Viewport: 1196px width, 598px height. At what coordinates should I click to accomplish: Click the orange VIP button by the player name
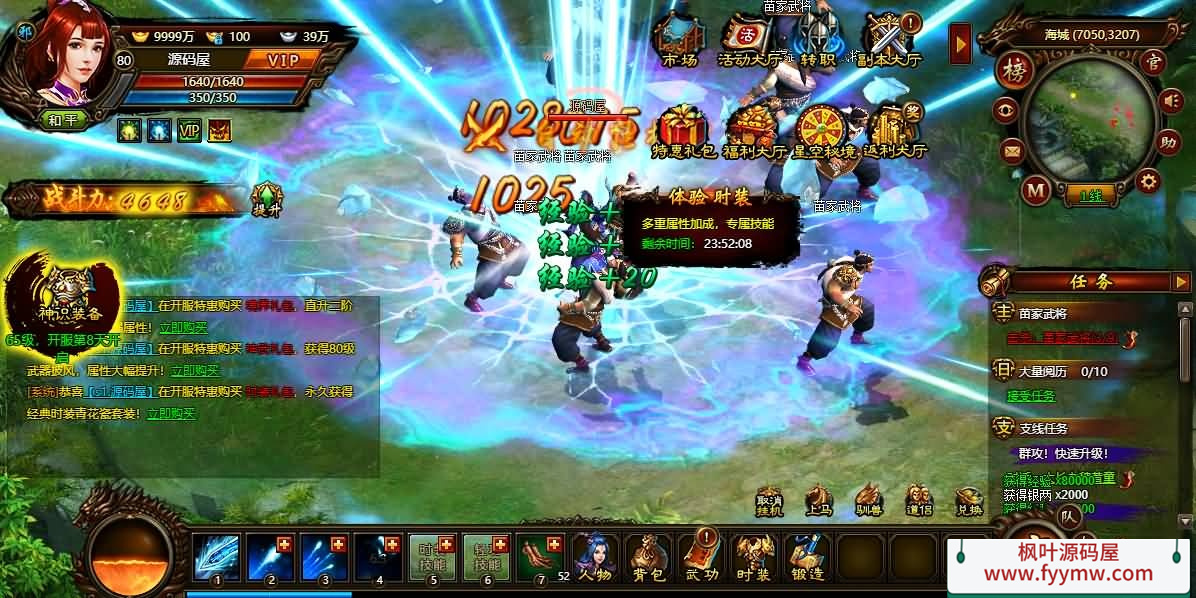284,60
